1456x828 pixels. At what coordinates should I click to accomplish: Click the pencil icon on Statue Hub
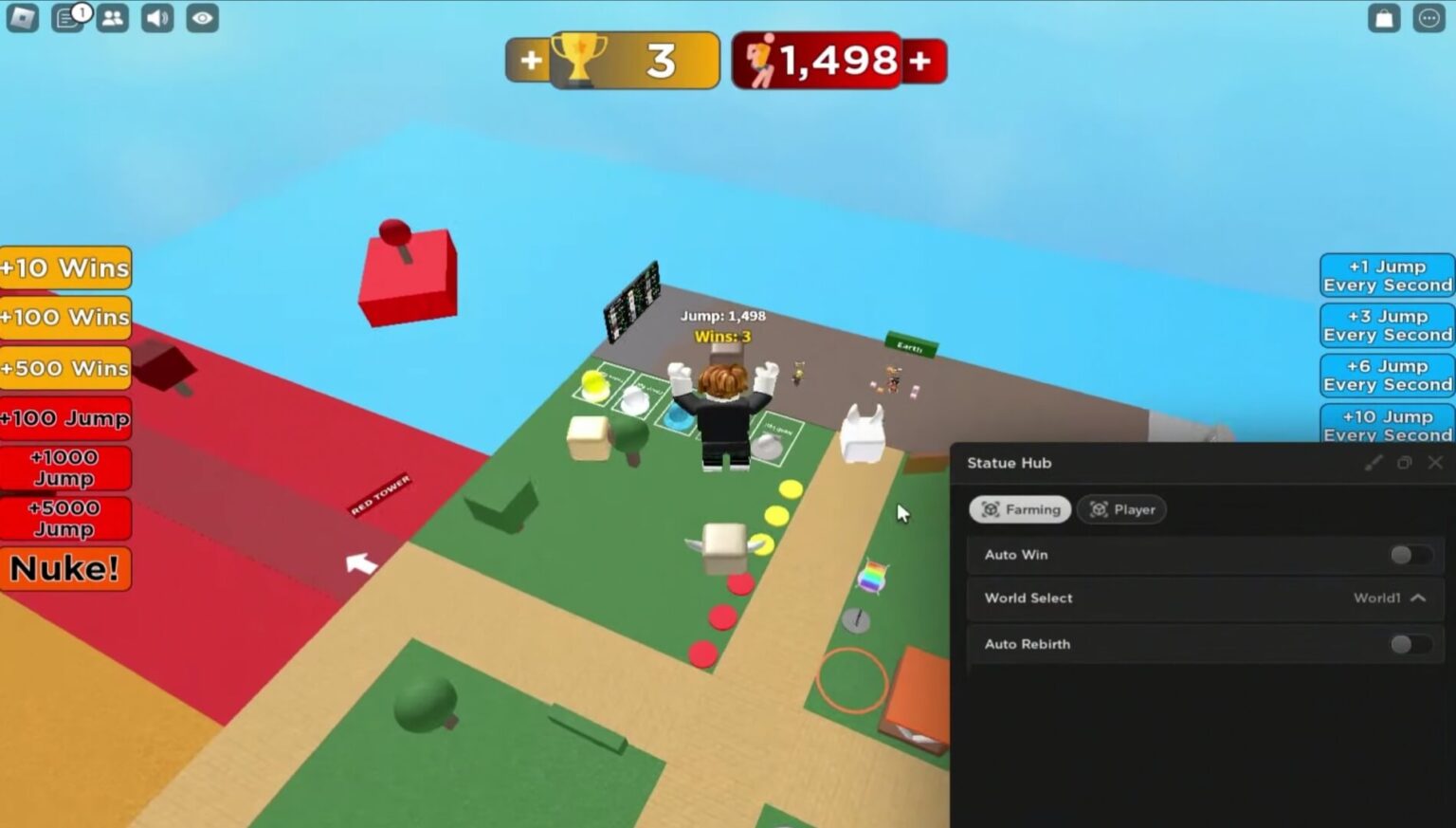tap(1374, 463)
